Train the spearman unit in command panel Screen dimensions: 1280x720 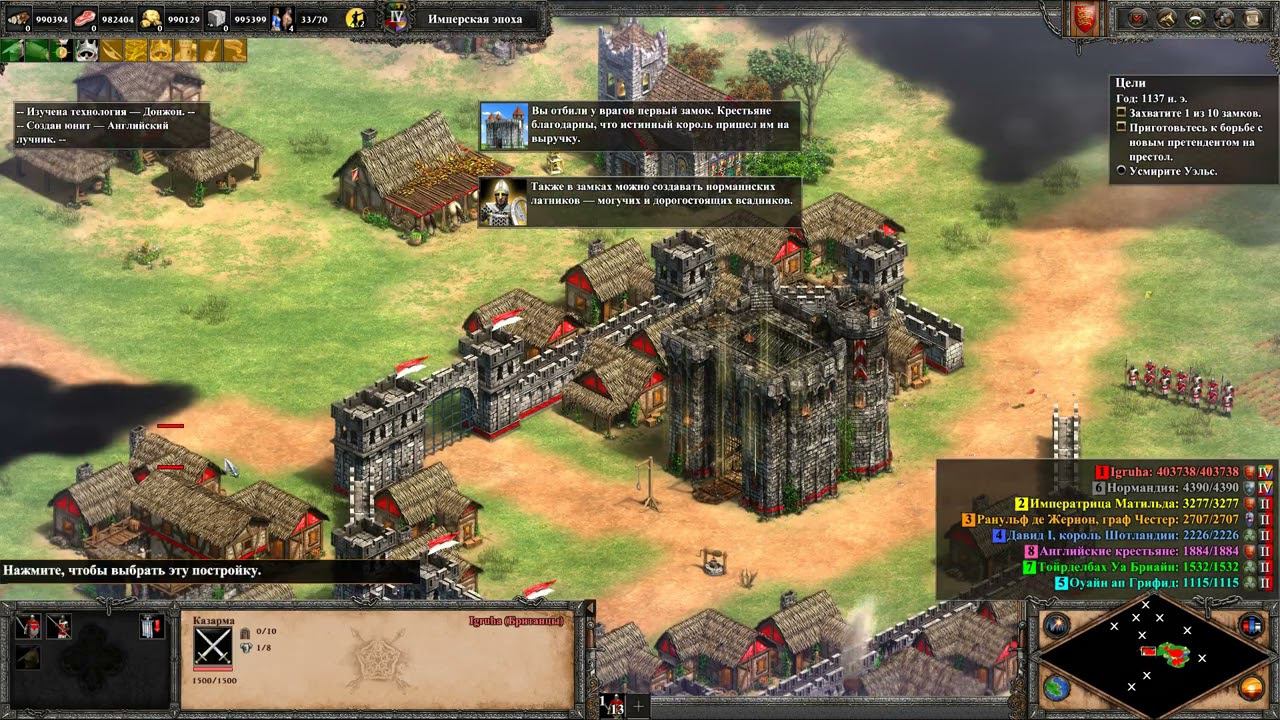tap(58, 627)
